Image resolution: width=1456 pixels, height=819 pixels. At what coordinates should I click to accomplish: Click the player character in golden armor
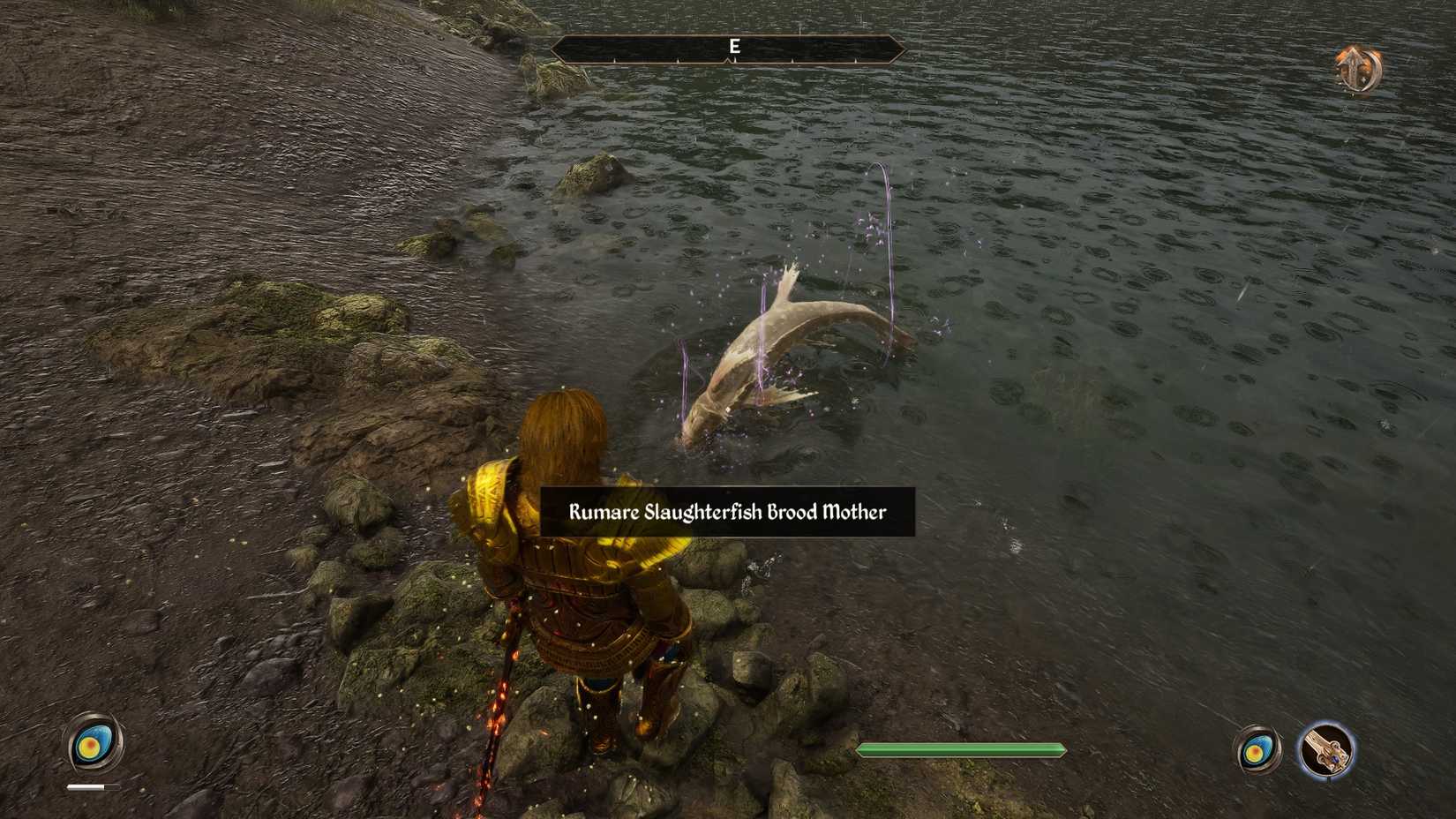pyautogui.click(x=578, y=574)
